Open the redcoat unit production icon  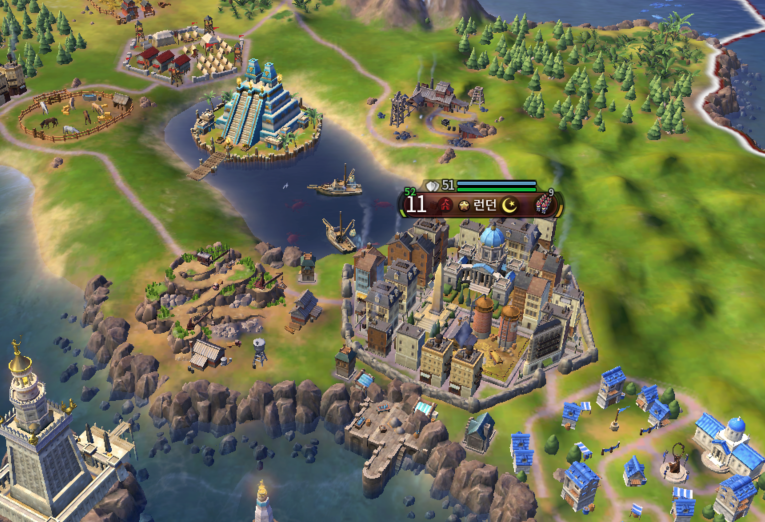point(542,205)
